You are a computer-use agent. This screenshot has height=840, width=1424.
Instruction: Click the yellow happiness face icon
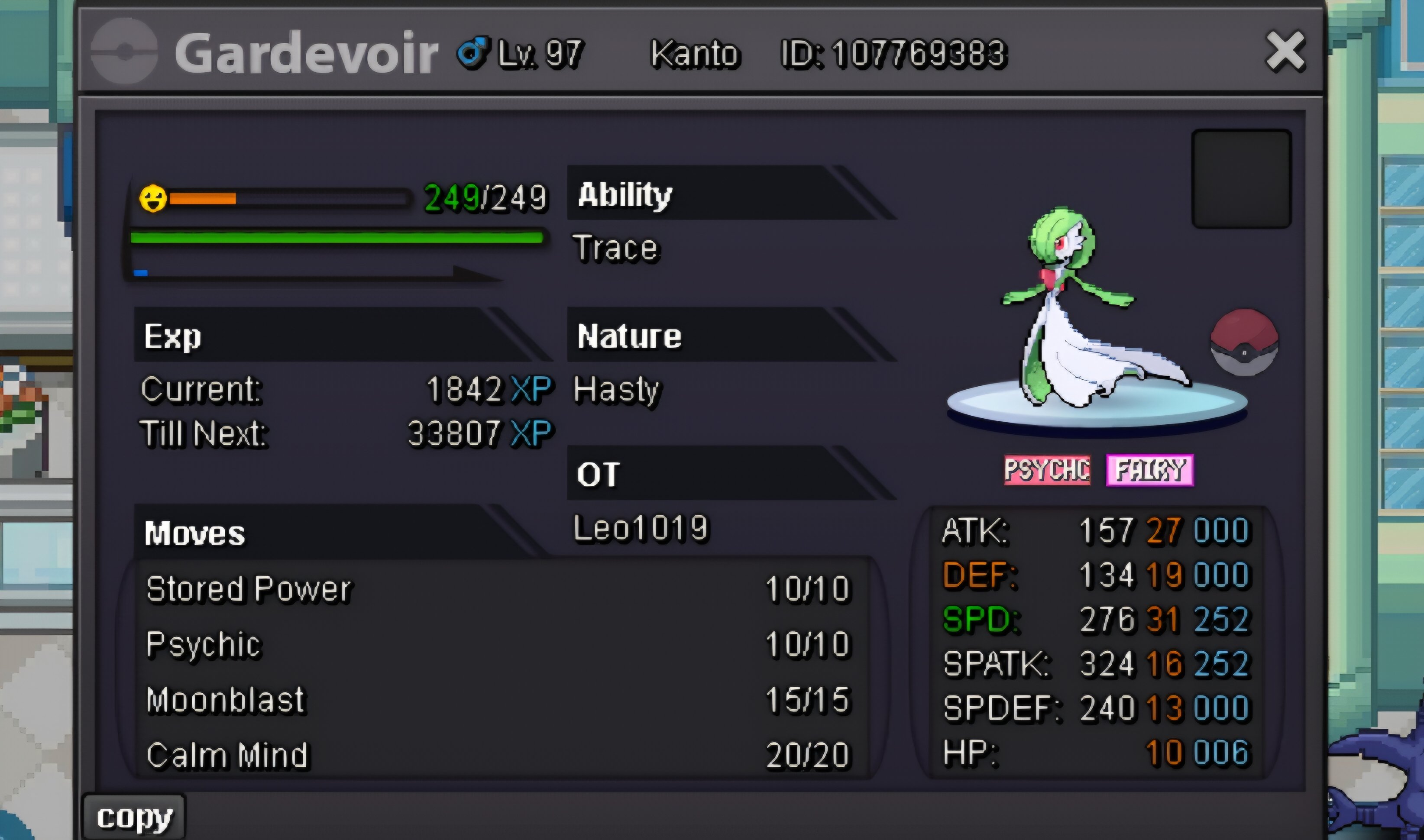coord(153,199)
